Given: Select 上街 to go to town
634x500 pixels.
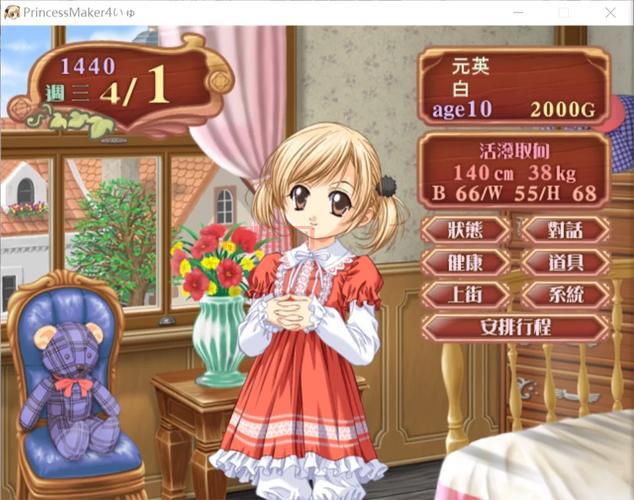Looking at the screenshot, I should [465, 295].
